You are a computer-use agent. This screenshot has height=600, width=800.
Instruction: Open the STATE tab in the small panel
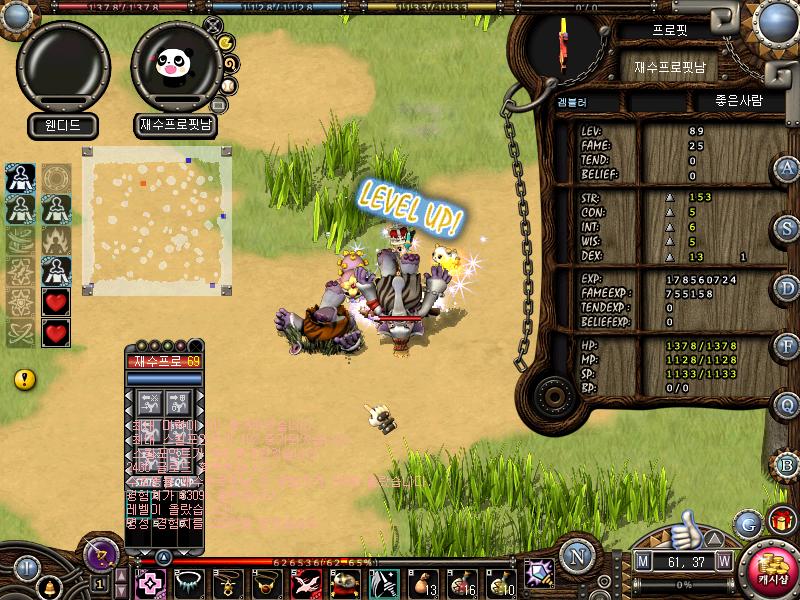144,481
